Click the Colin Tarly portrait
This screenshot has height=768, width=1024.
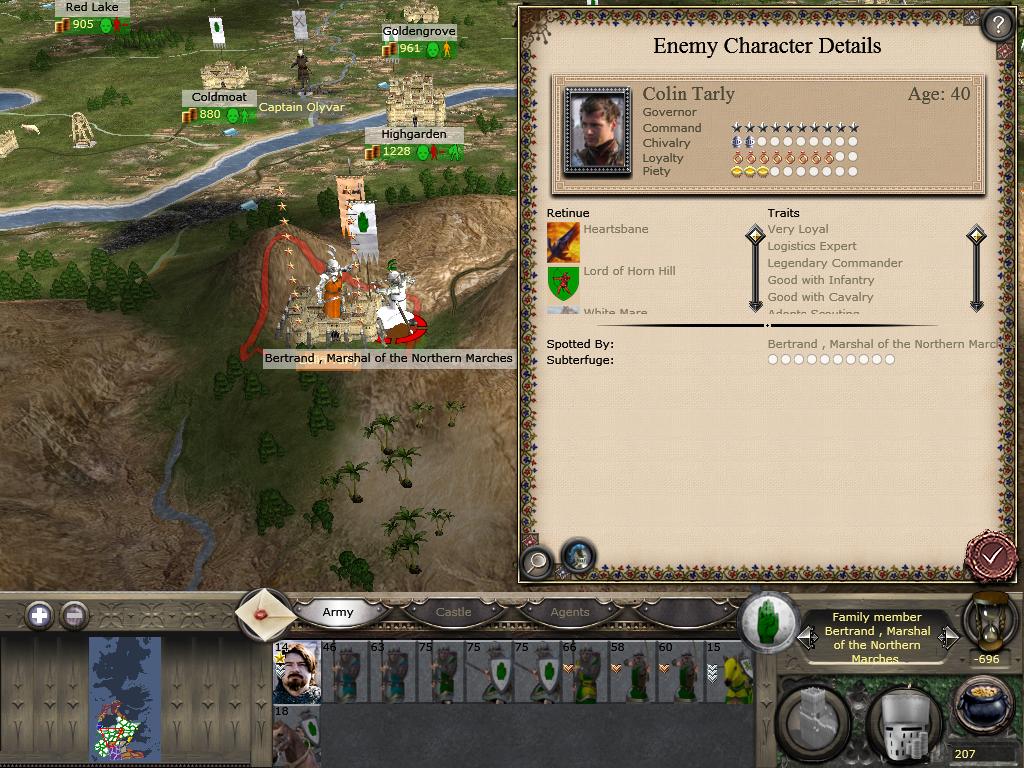click(x=597, y=132)
